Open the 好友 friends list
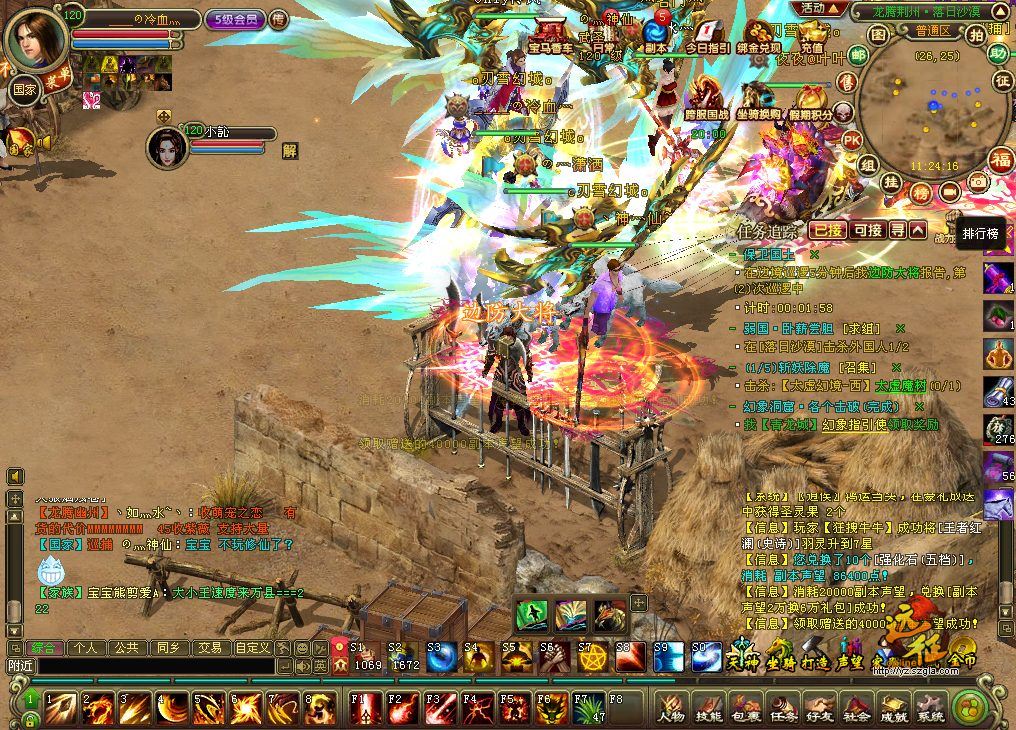 tap(819, 707)
